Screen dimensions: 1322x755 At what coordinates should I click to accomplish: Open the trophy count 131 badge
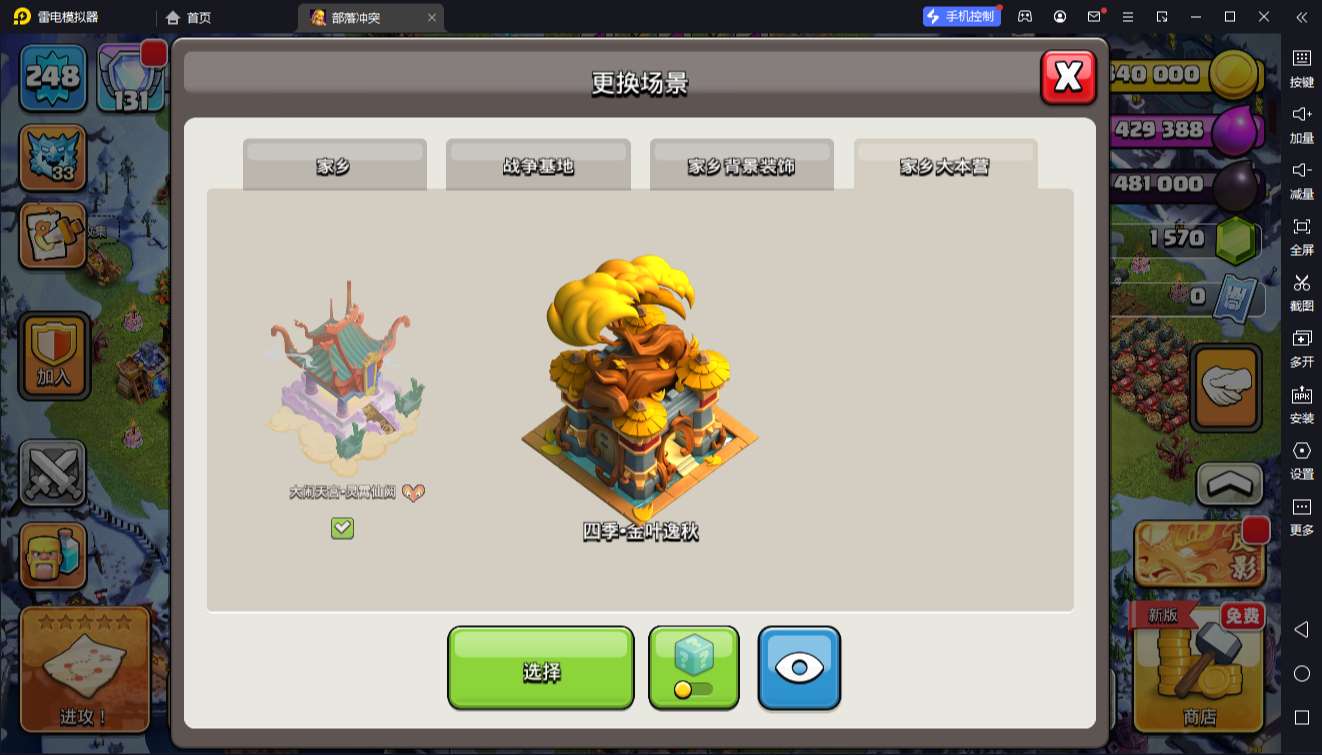[x=131, y=78]
